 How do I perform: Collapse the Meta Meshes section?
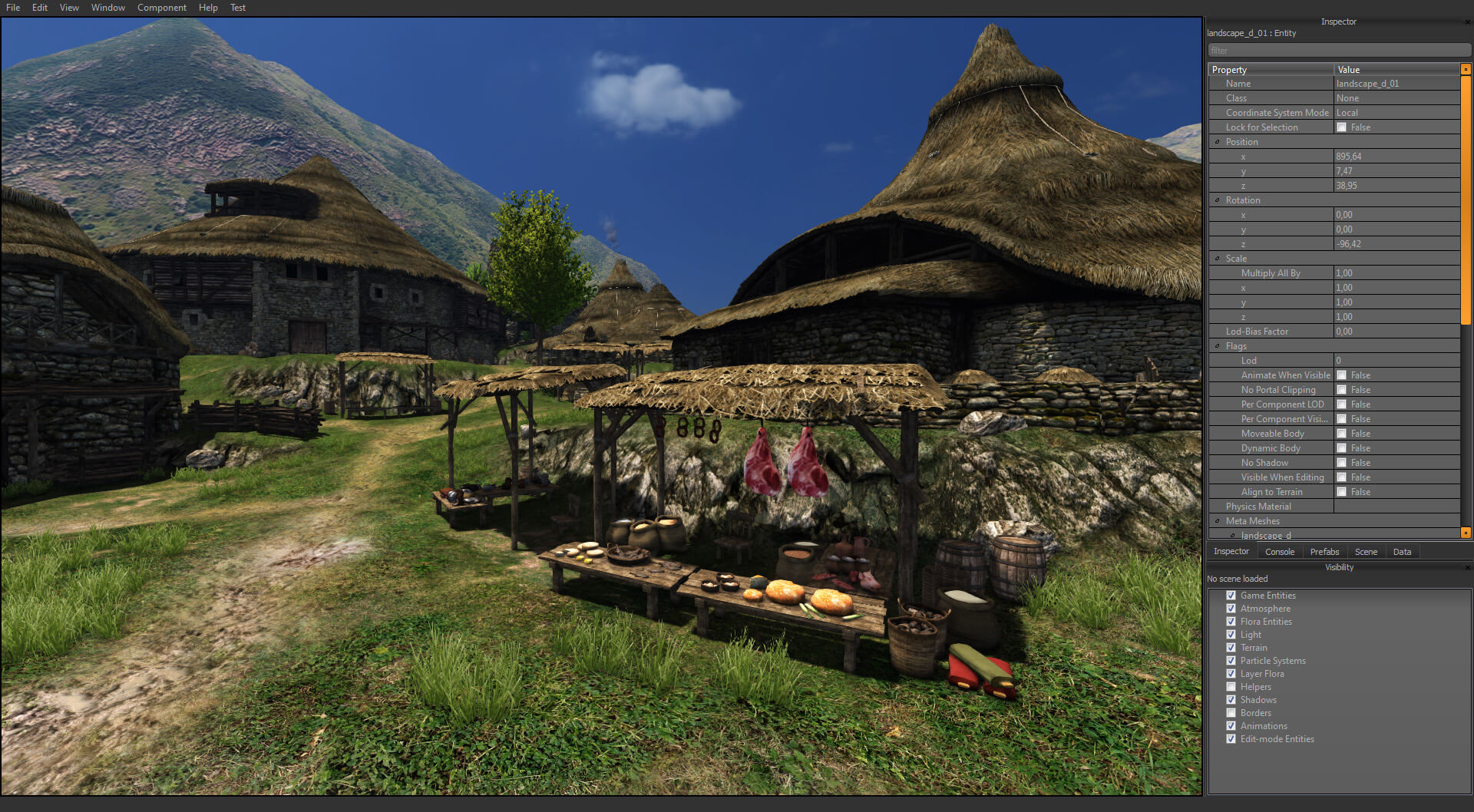pos(1219,520)
